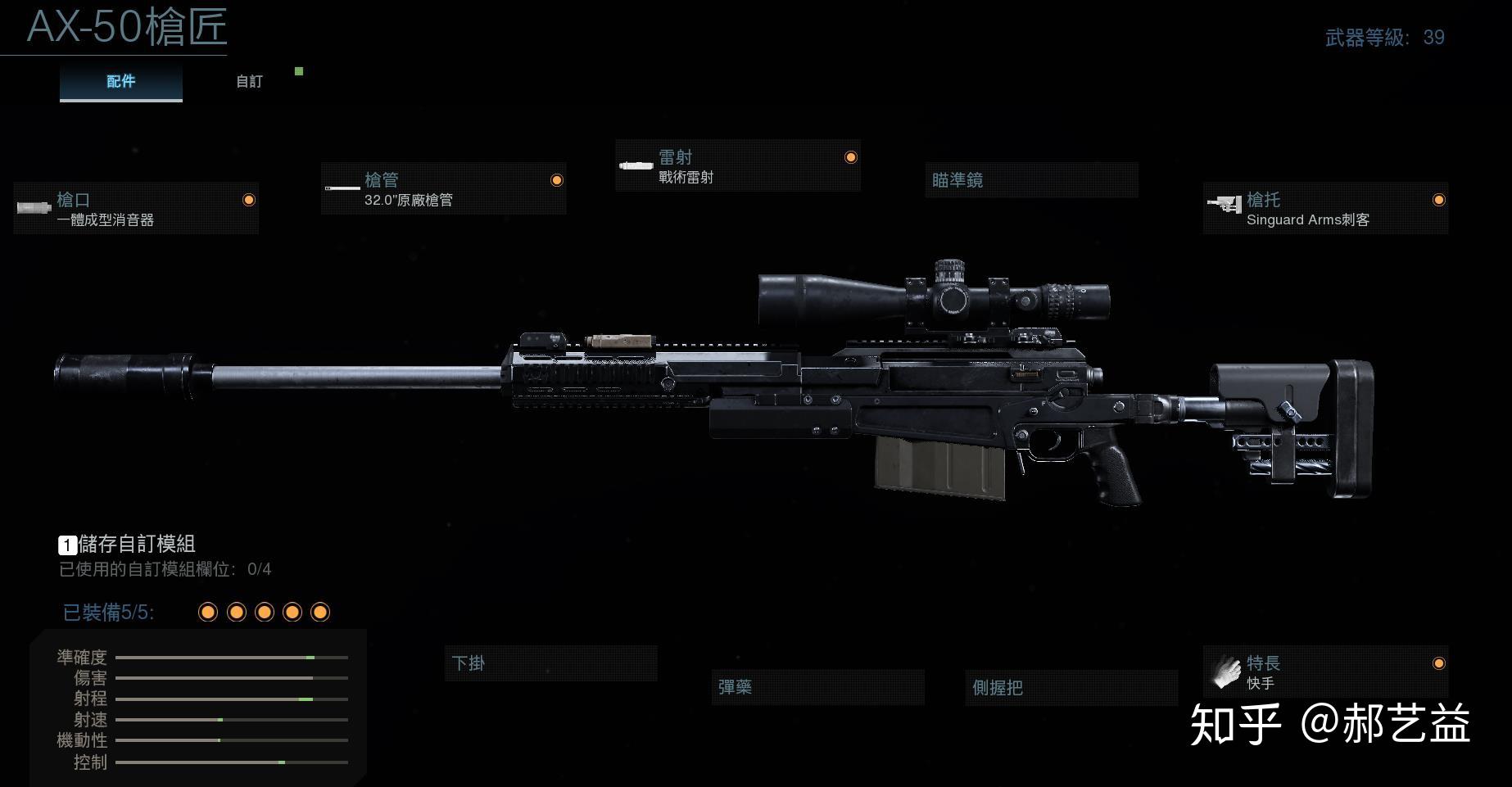1512x787 pixels.
Task: Select the 配件 tab
Action: pyautogui.click(x=120, y=81)
